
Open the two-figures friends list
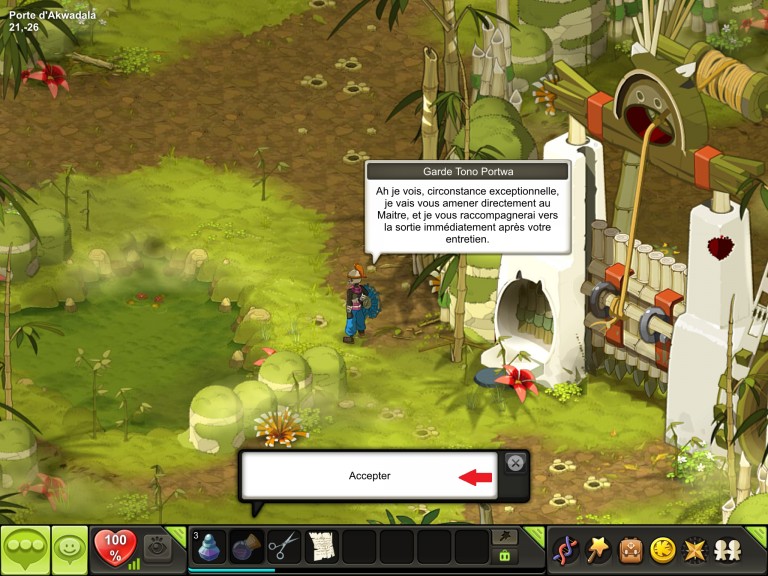pos(727,549)
